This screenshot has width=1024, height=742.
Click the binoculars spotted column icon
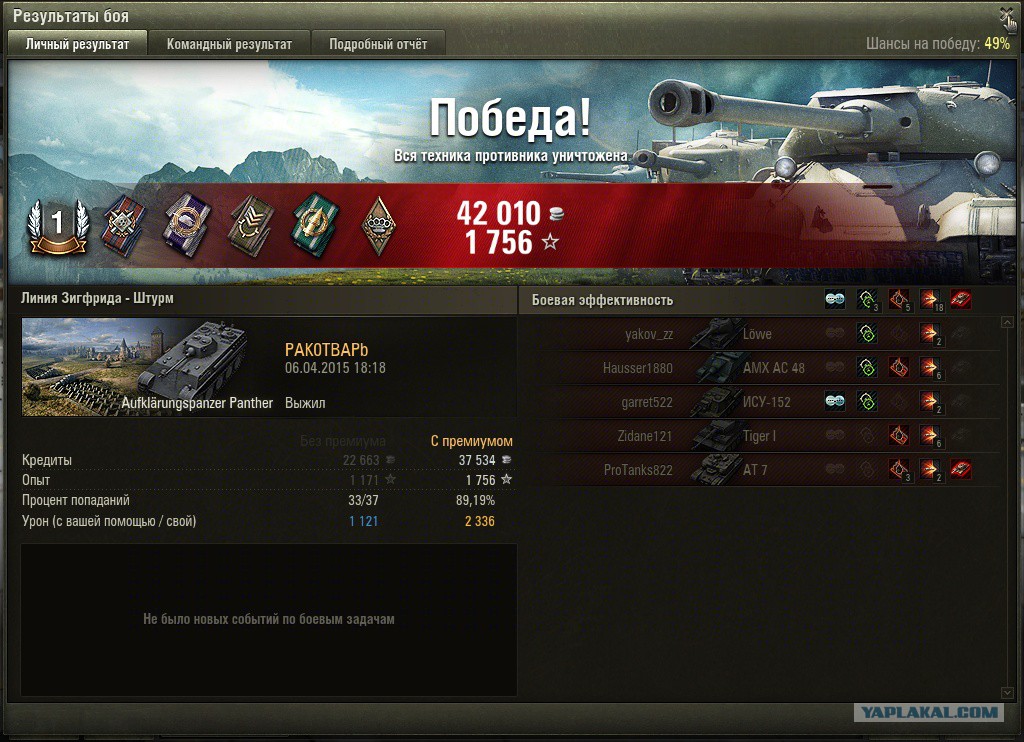[835, 300]
